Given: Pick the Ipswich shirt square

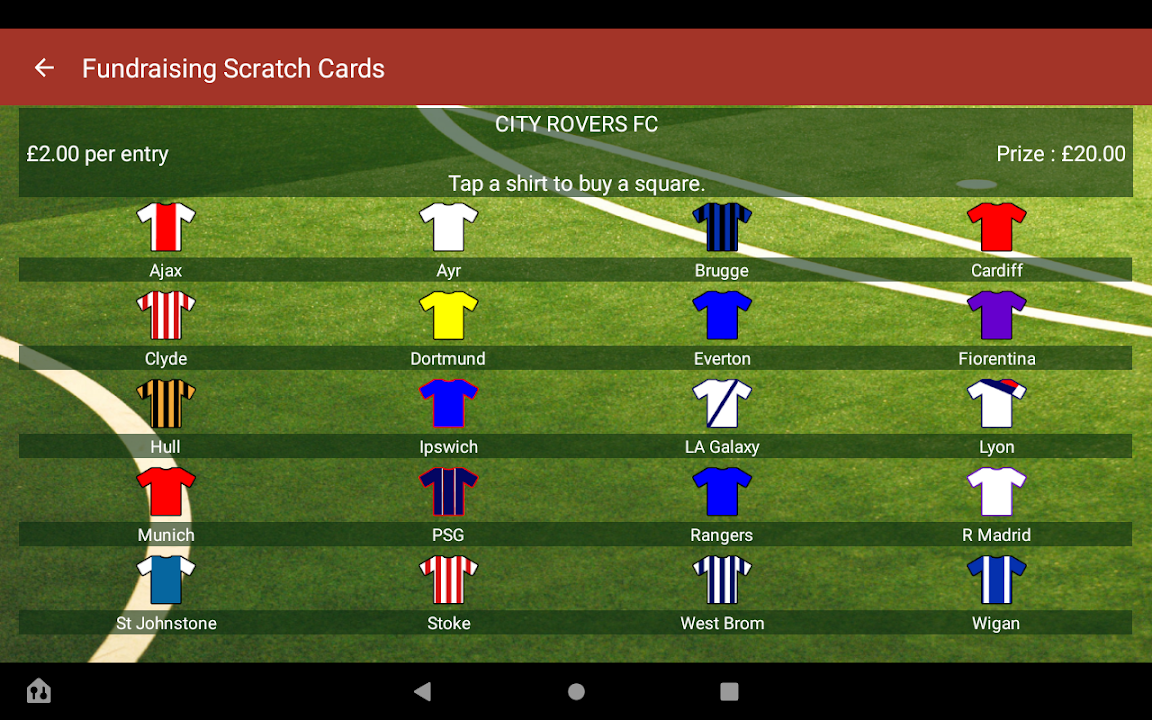Looking at the screenshot, I should pyautogui.click(x=448, y=403).
